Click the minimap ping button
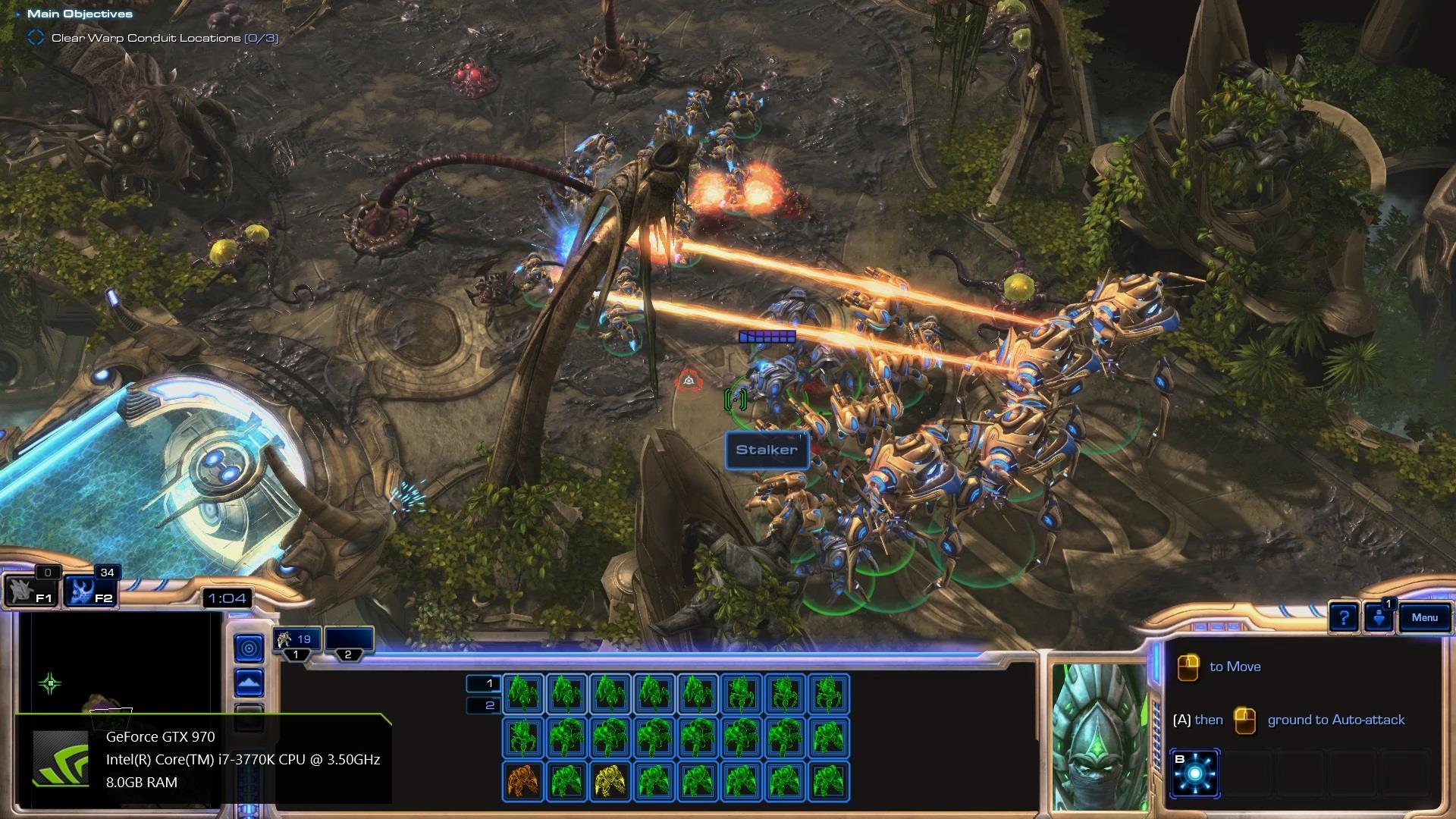Viewport: 1456px width, 819px height. click(x=249, y=648)
